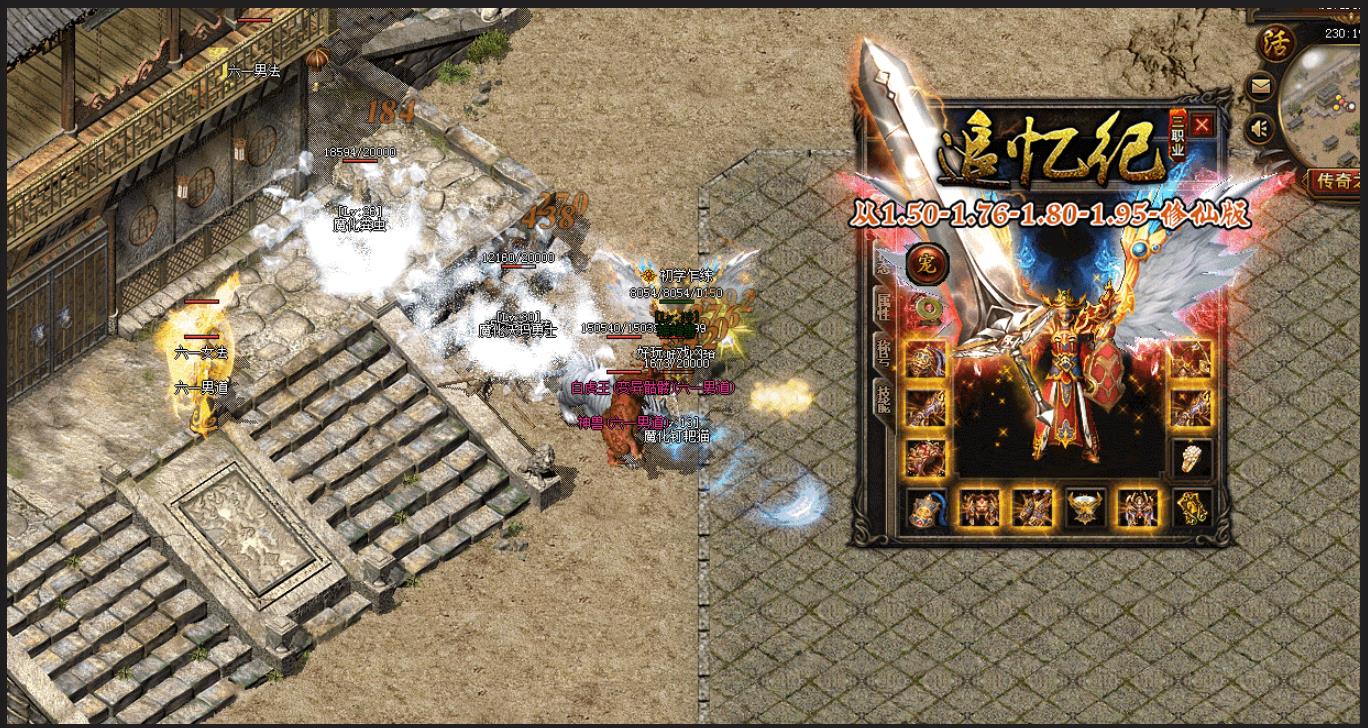Open the 活 activity button

coord(1274,44)
